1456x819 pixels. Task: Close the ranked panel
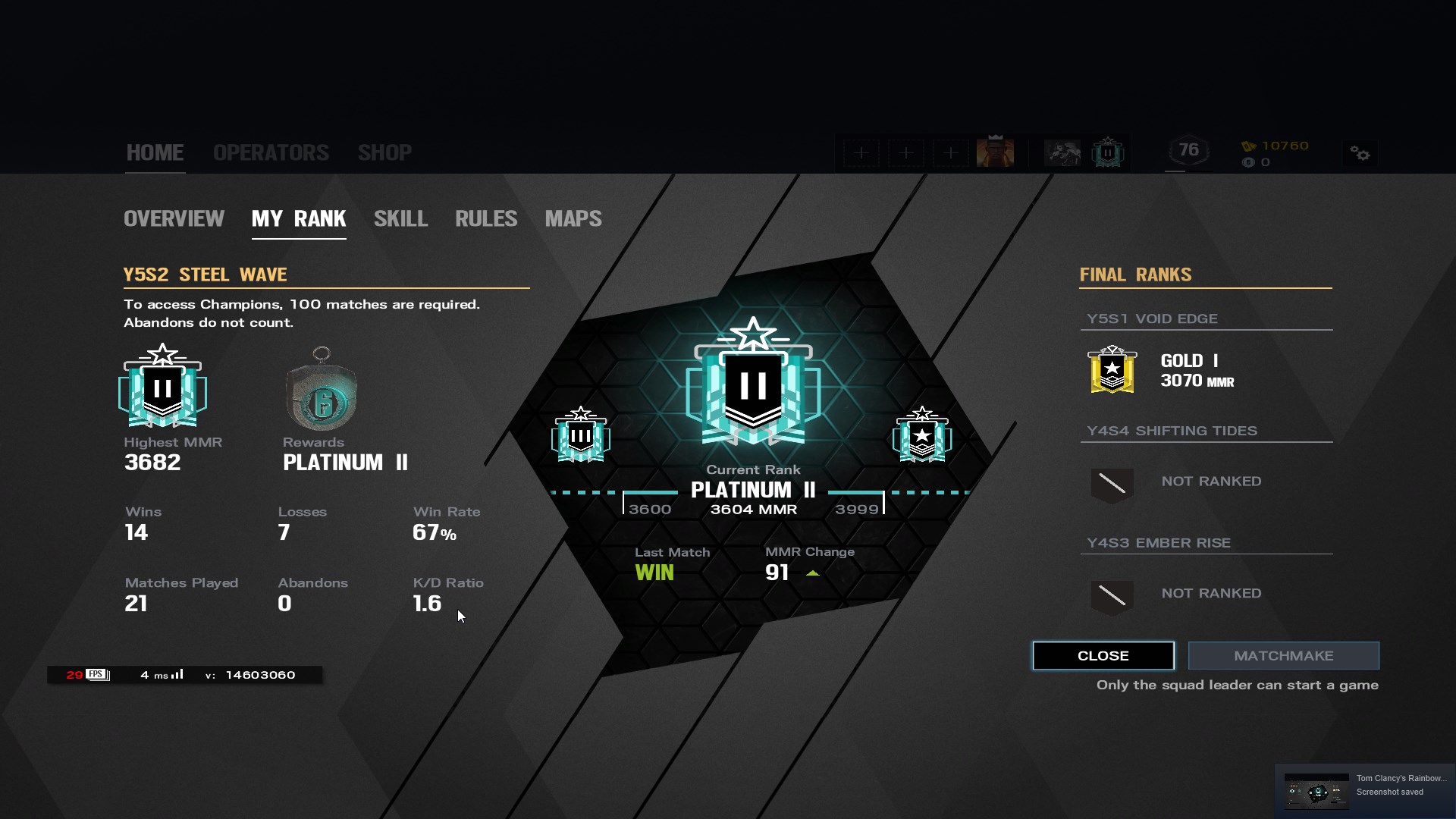tap(1103, 656)
